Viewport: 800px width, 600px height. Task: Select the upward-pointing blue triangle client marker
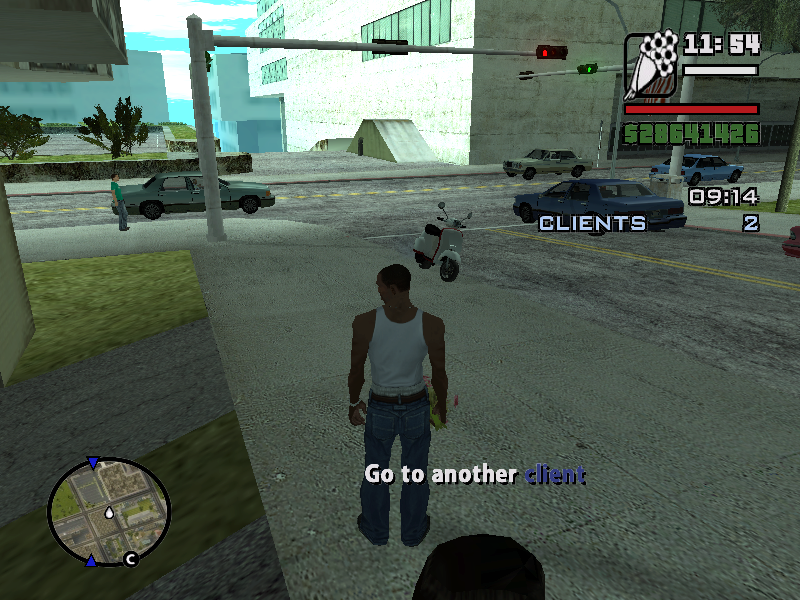click(92, 561)
